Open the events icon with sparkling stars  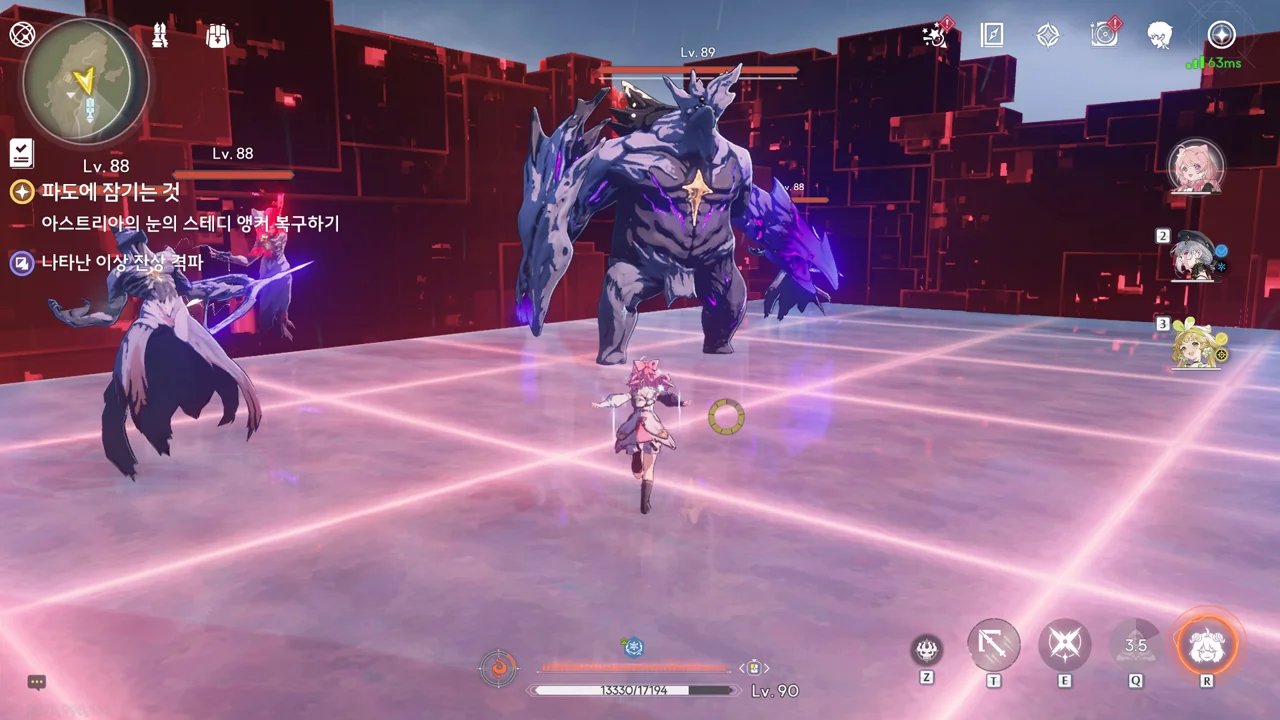[x=936, y=35]
